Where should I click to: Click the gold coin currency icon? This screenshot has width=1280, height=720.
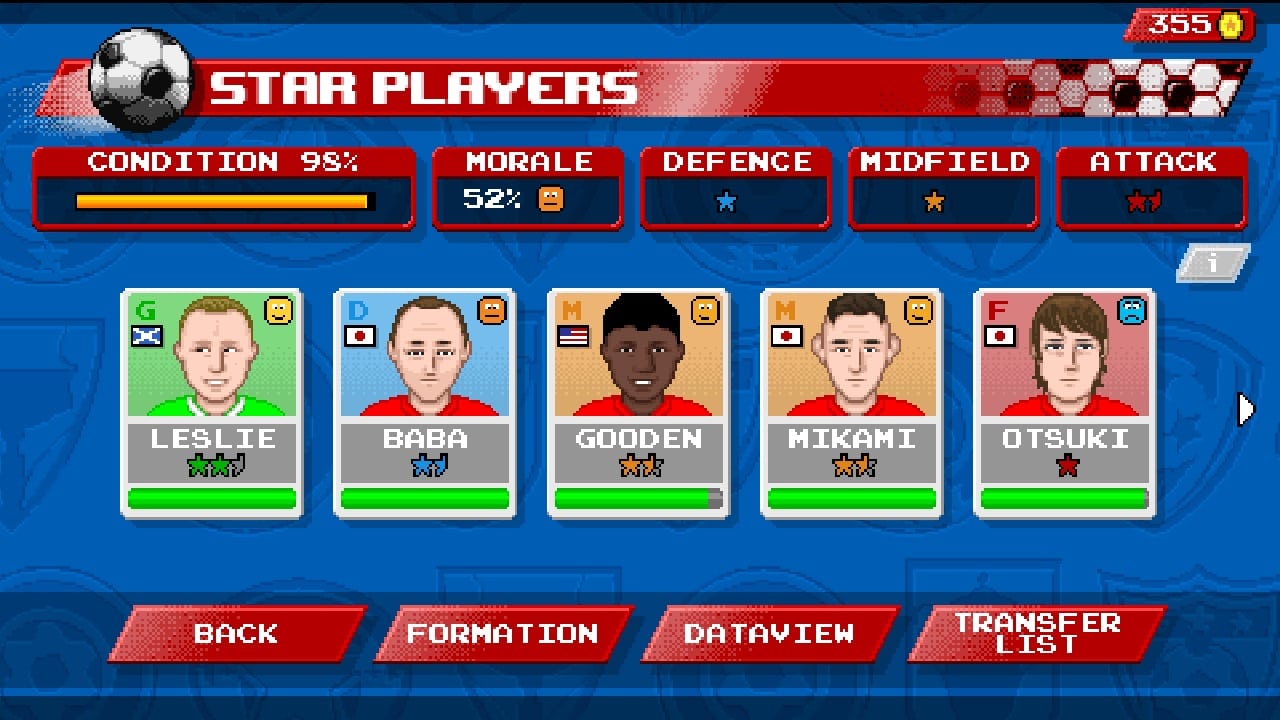tap(1230, 24)
